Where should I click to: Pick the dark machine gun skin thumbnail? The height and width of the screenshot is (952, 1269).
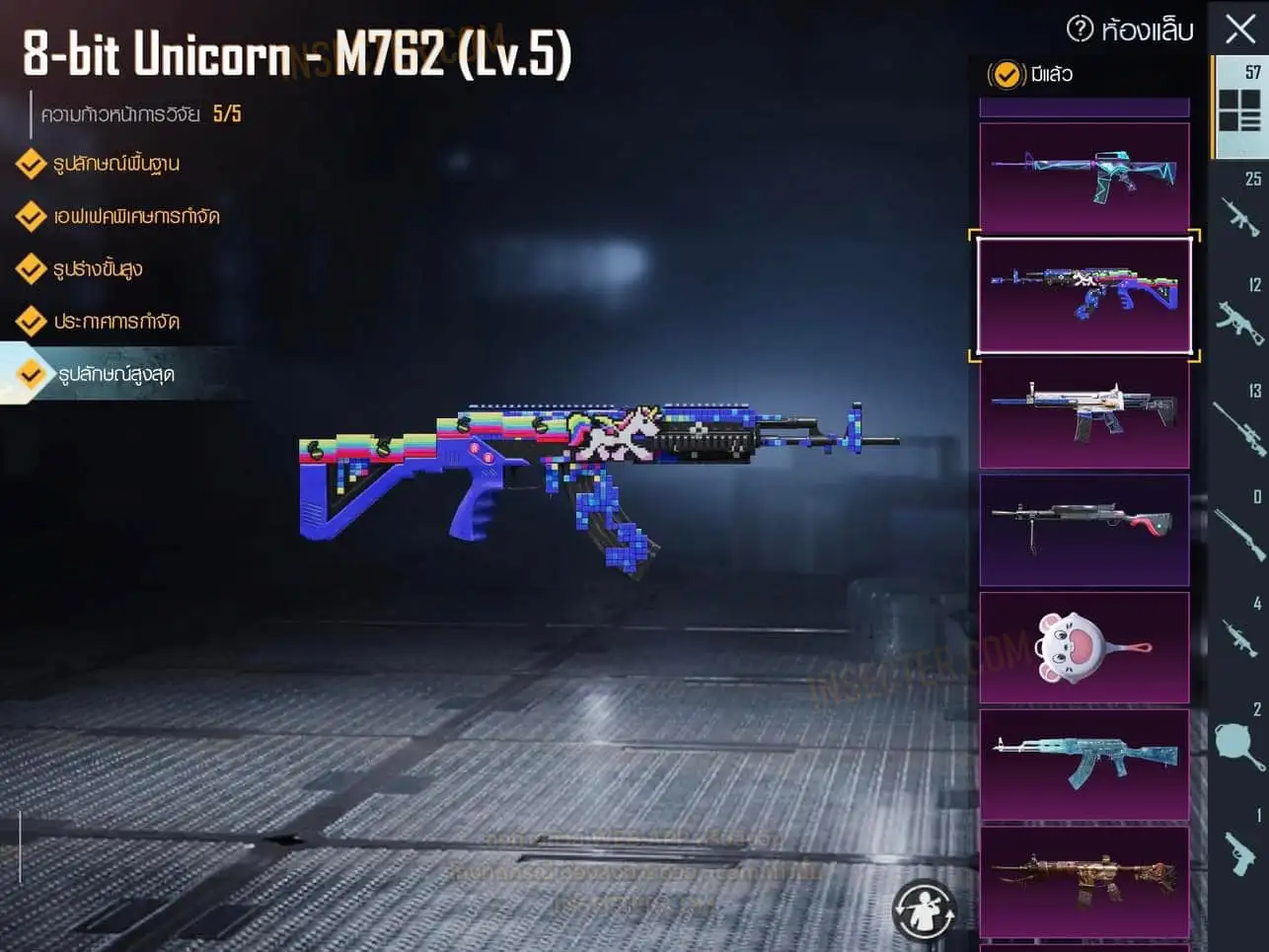point(1083,530)
